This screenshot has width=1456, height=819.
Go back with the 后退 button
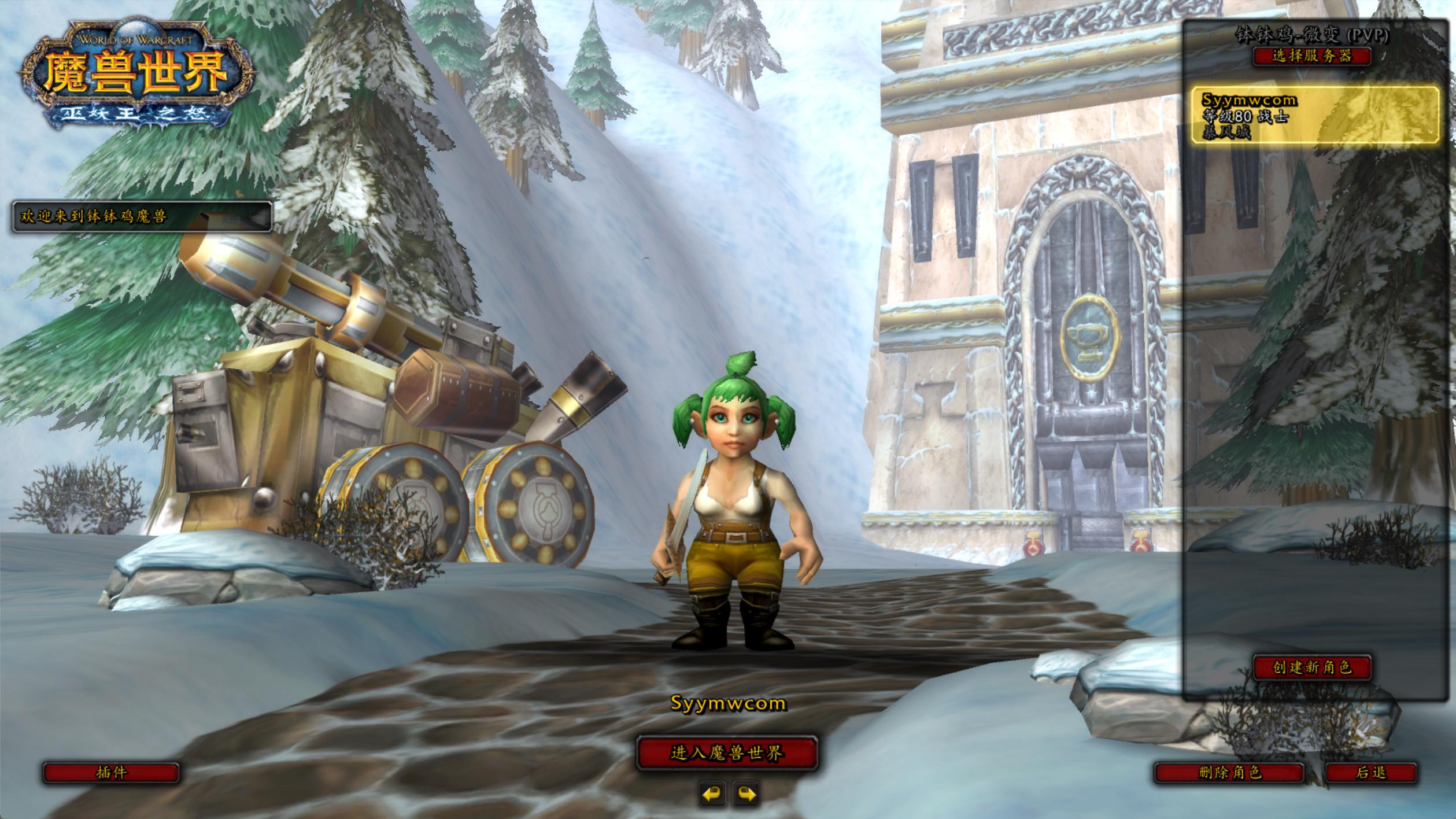coord(1371,772)
